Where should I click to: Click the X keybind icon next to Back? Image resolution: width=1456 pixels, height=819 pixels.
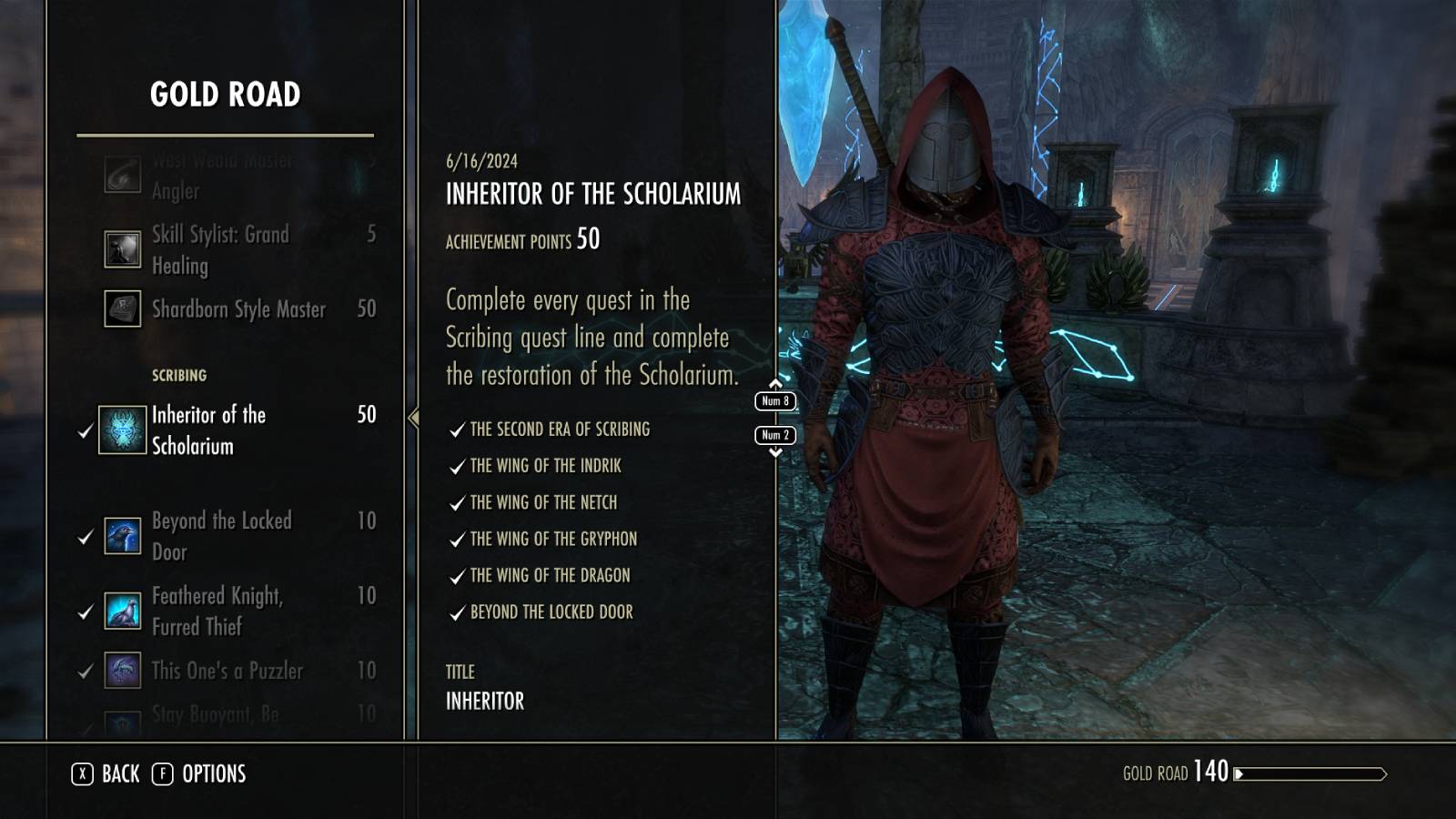[83, 774]
